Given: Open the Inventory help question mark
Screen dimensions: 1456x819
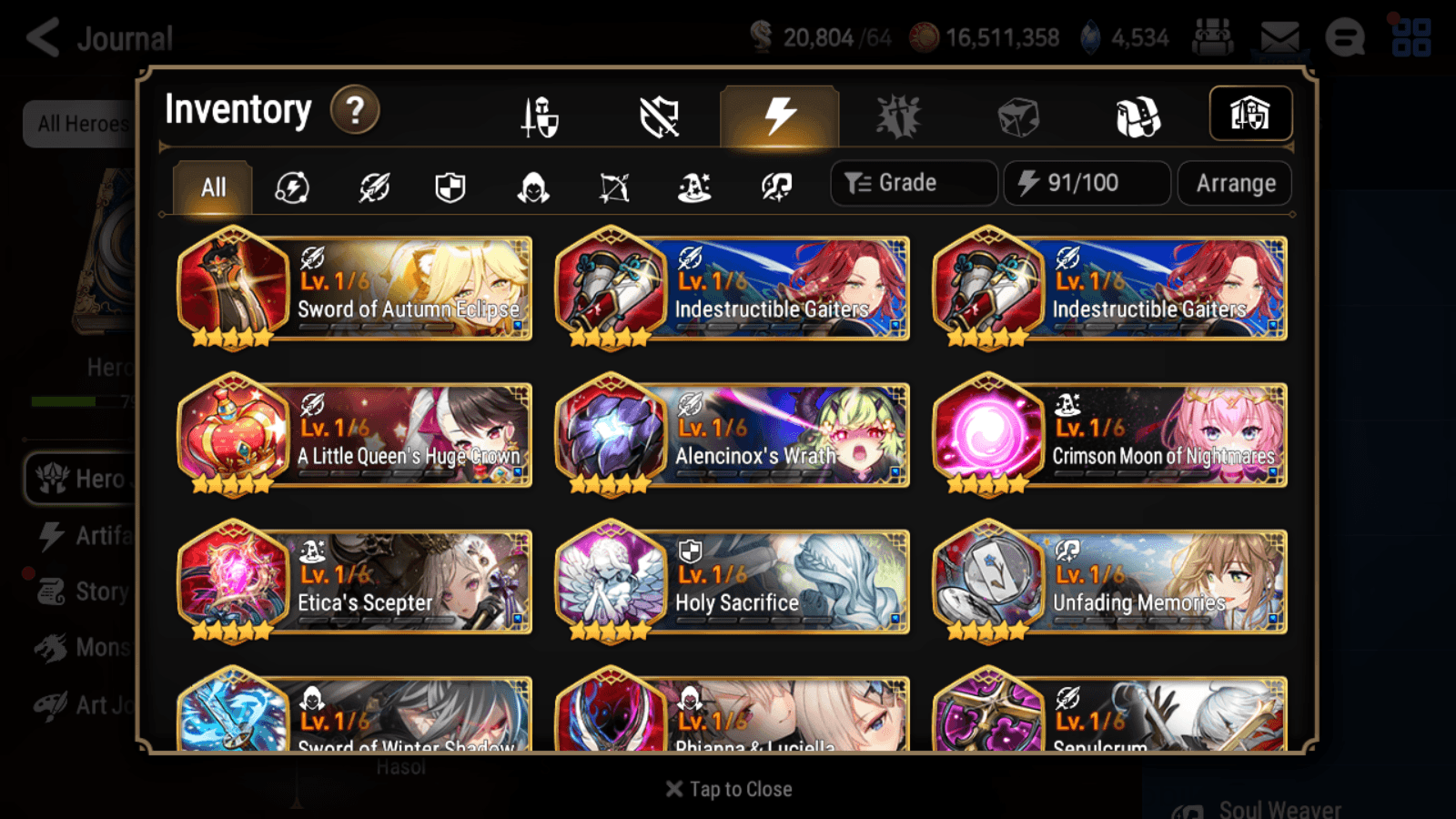Looking at the screenshot, I should click(355, 110).
